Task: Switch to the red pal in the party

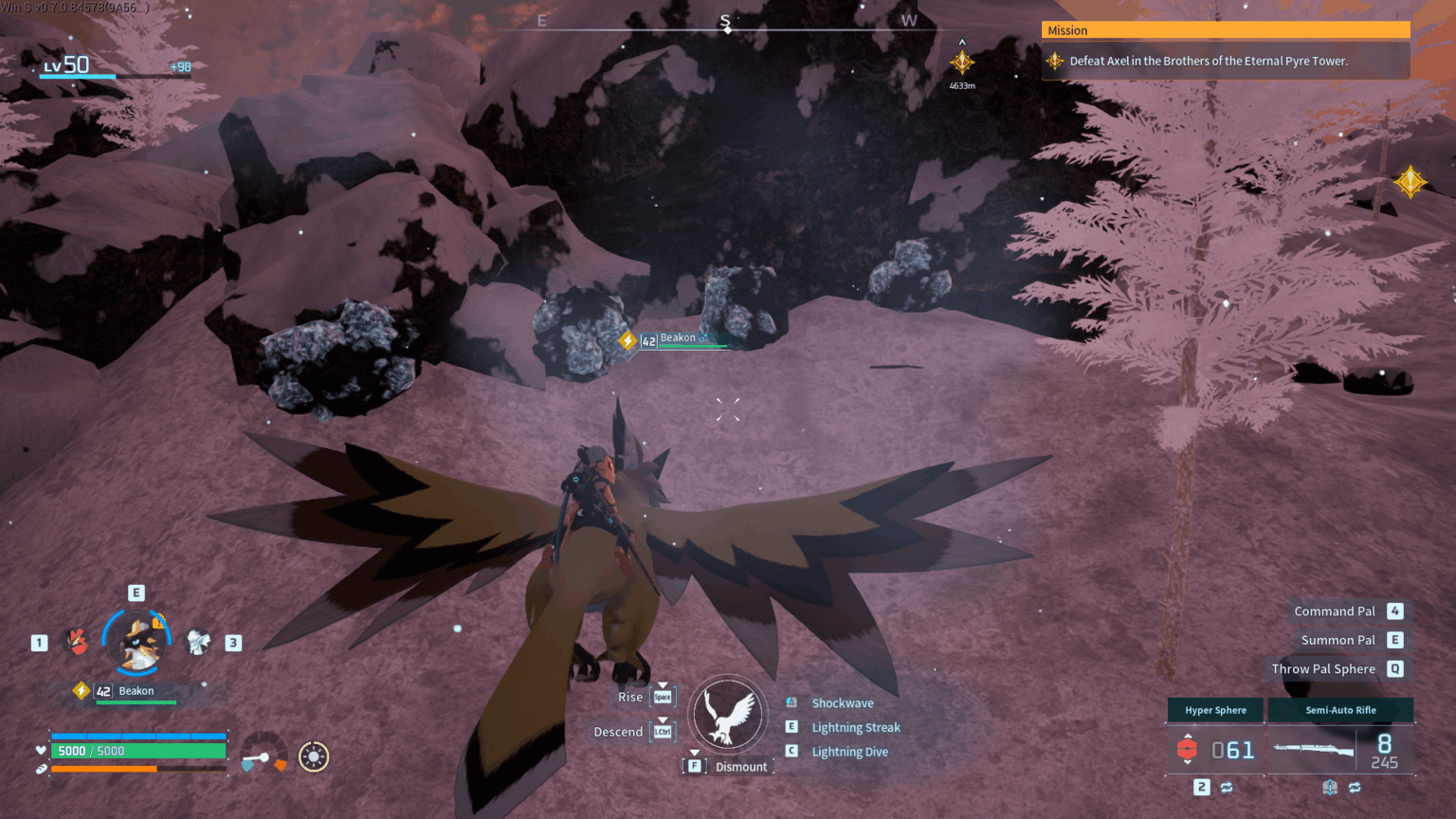Action: coord(77,642)
